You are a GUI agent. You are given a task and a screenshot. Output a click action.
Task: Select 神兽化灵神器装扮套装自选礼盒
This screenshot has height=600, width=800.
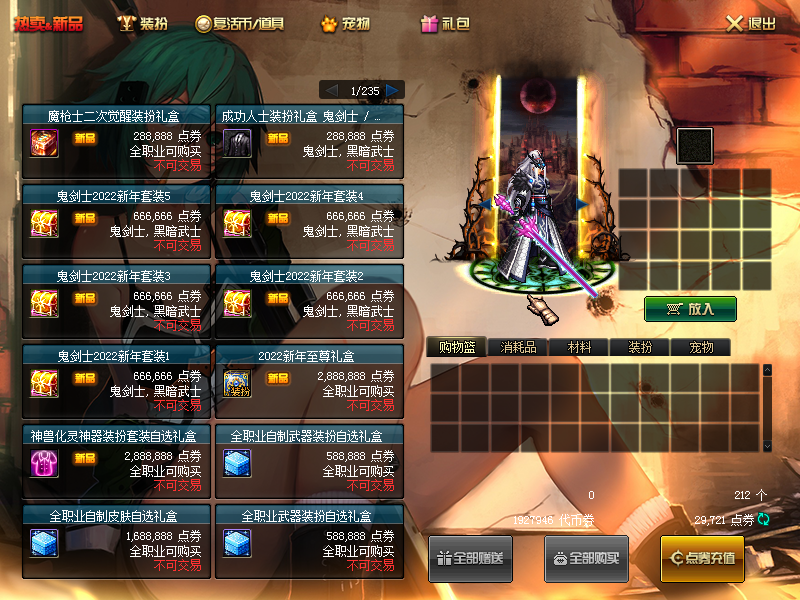pos(116,459)
